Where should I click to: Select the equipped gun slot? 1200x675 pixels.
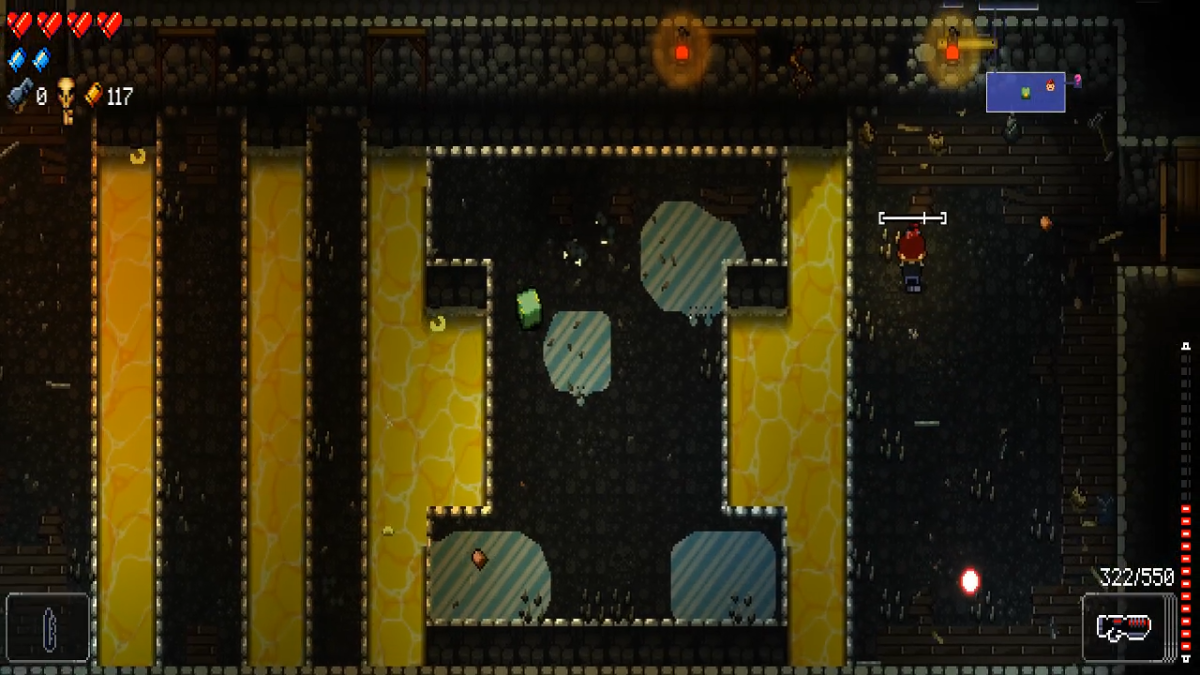[x=1128, y=628]
